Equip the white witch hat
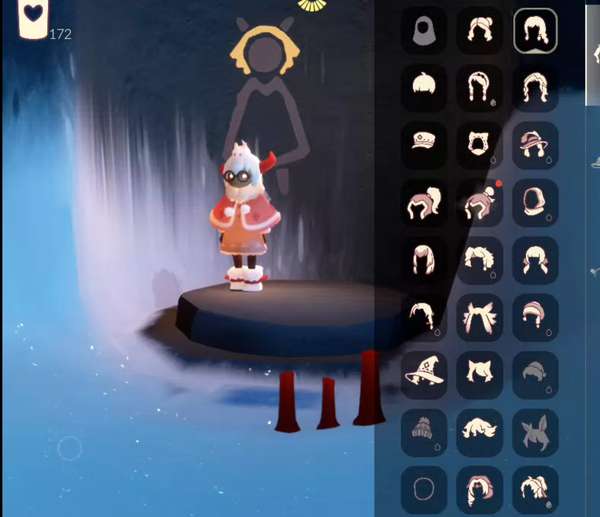The image size is (600, 517). click(424, 373)
